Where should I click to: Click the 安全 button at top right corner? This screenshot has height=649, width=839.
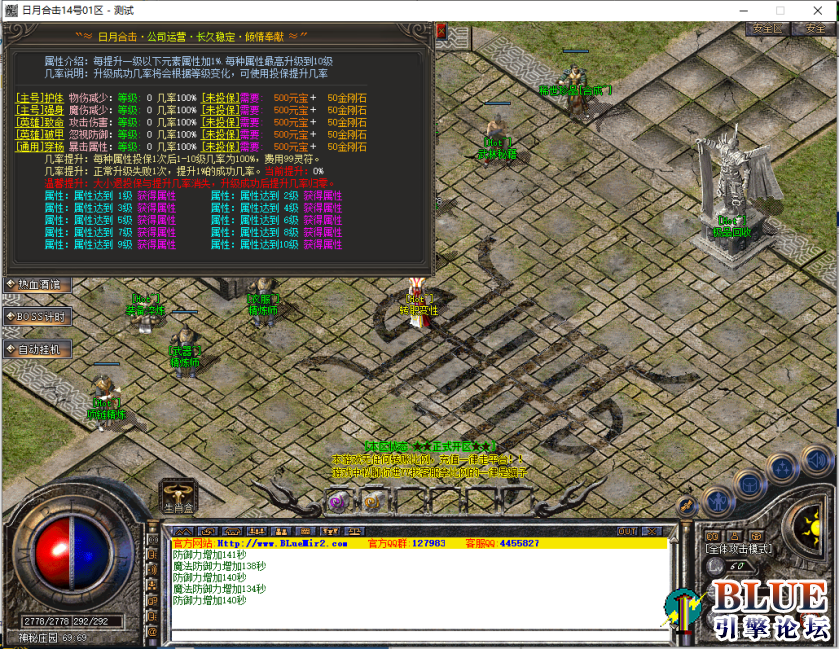coord(810,28)
